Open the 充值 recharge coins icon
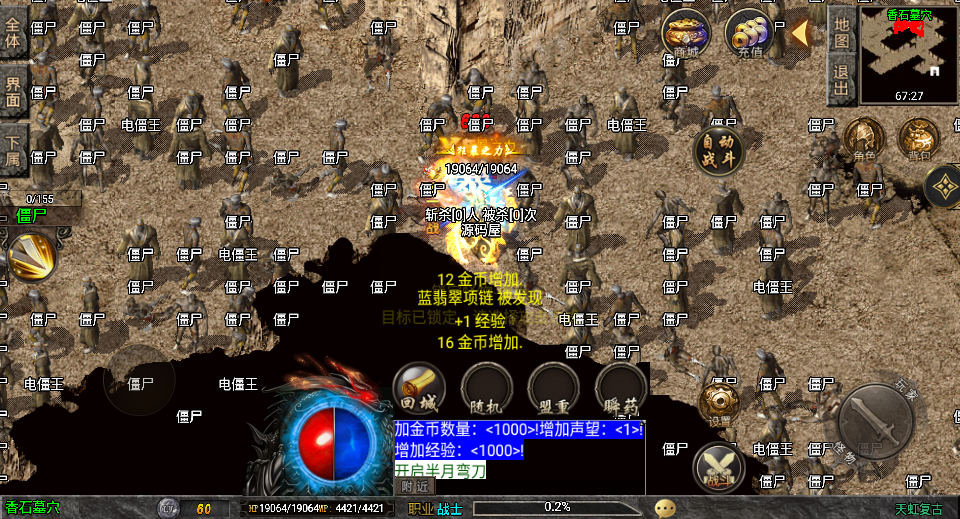This screenshot has height=519, width=960. pyautogui.click(x=750, y=35)
